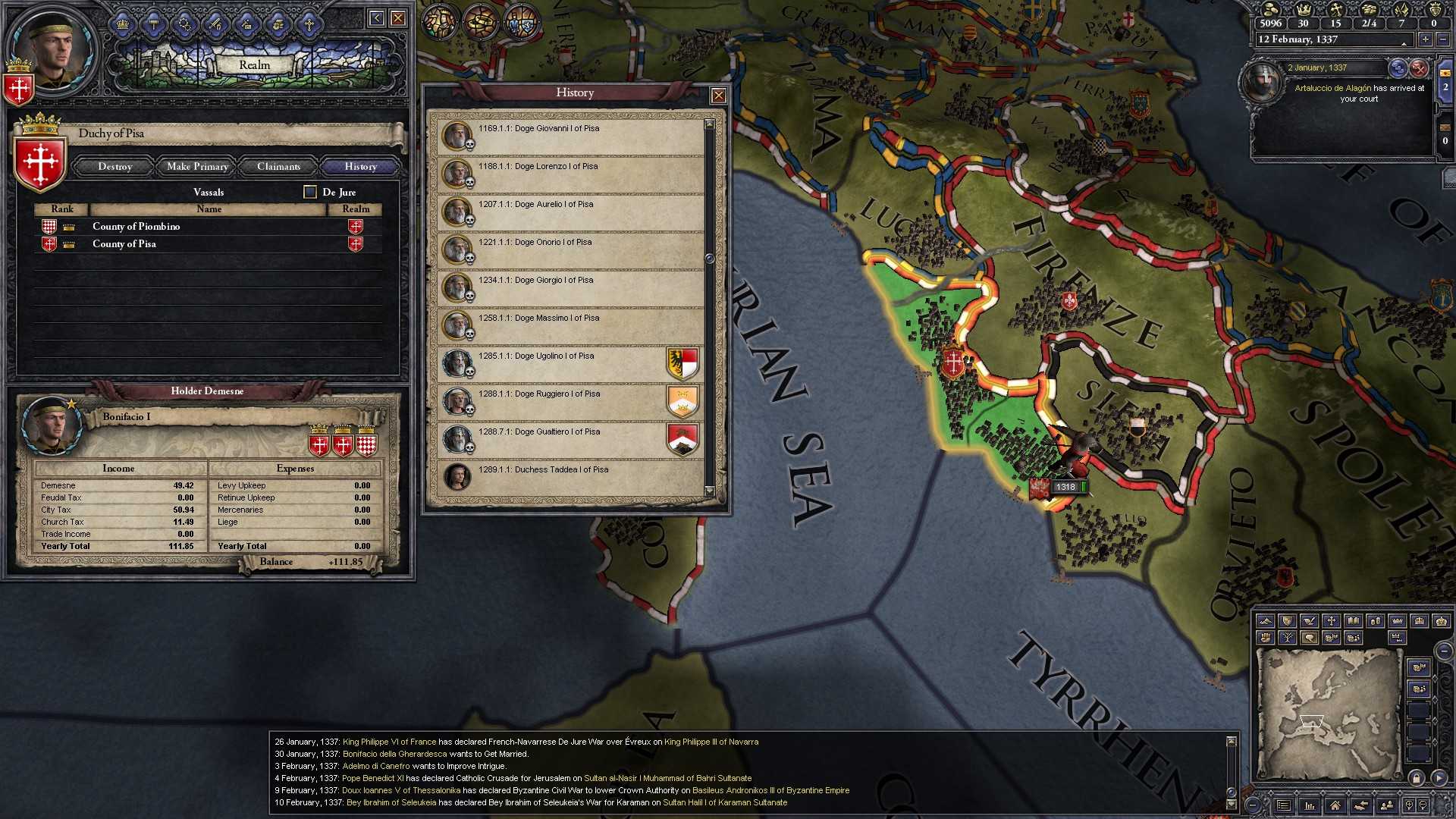Viewport: 1456px width, 819px height.
Task: Select County of Piombino in the vassal list
Action: point(136,226)
